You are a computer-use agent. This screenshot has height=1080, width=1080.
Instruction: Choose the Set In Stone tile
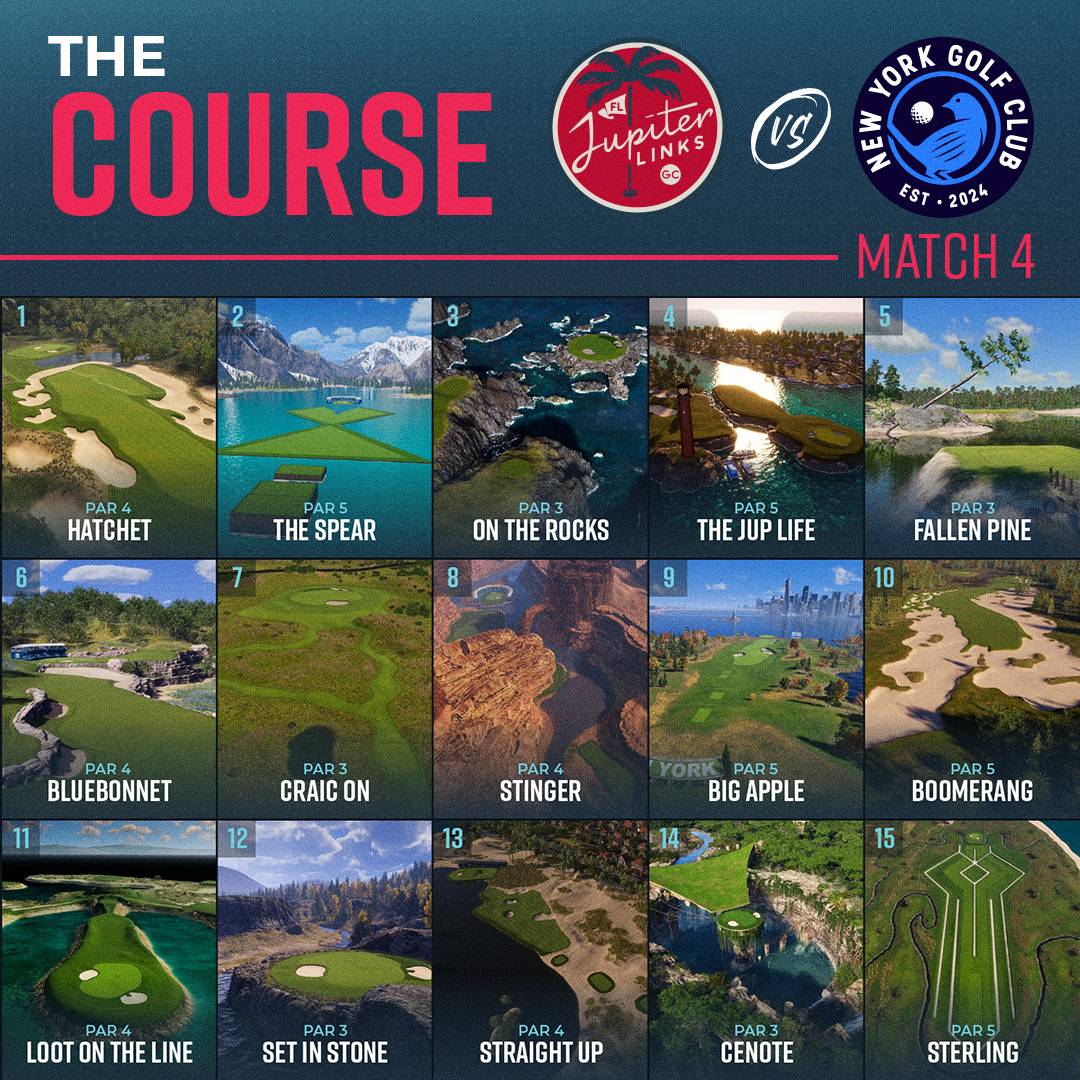tap(324, 948)
